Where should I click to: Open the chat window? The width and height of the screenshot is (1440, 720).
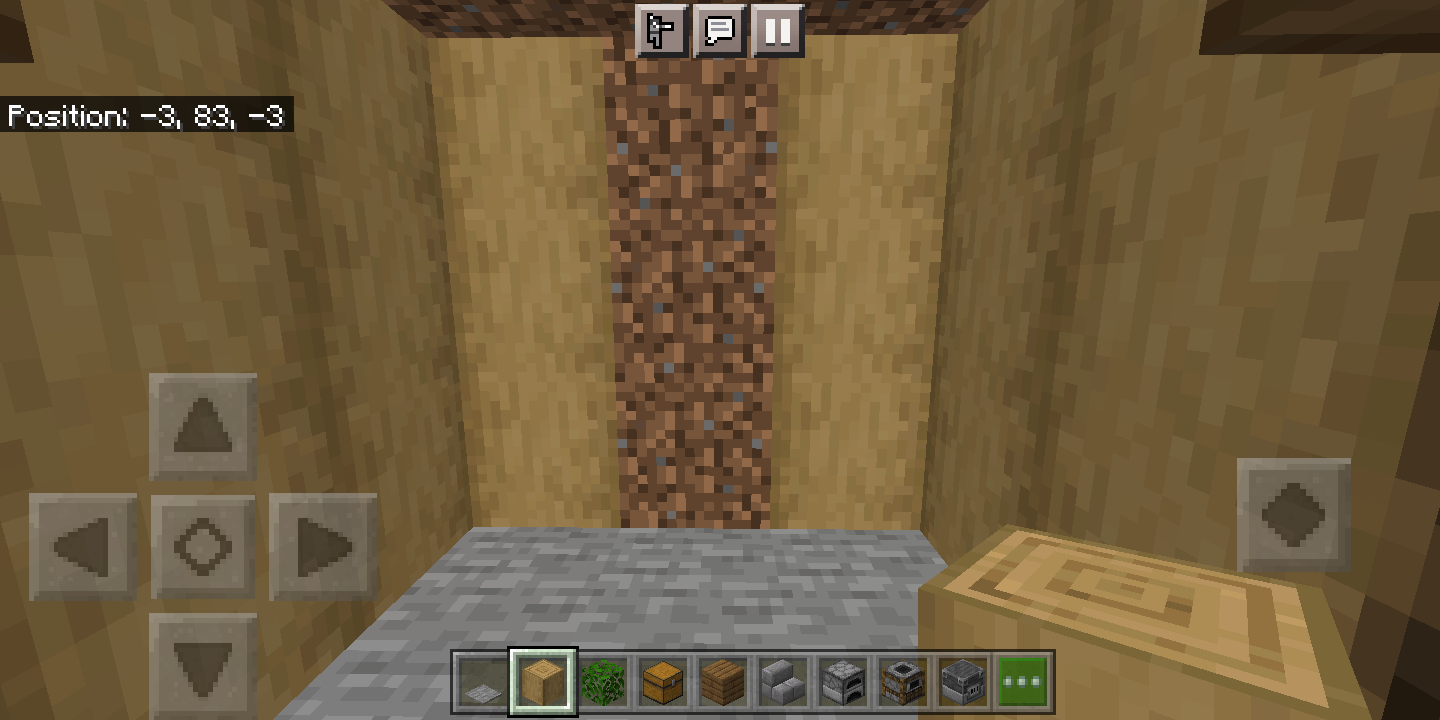(x=719, y=31)
